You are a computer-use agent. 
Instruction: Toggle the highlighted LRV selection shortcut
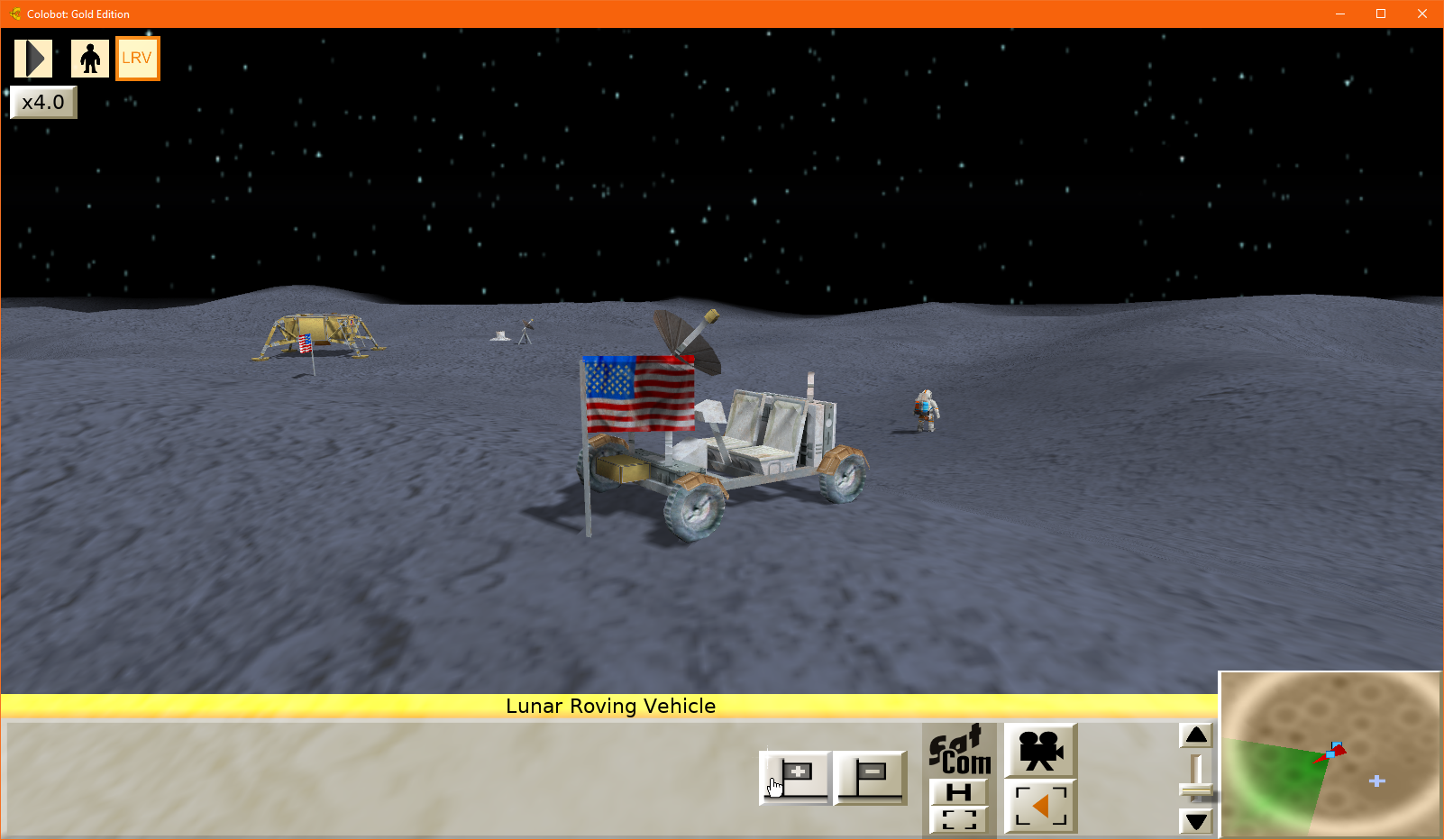[137, 57]
